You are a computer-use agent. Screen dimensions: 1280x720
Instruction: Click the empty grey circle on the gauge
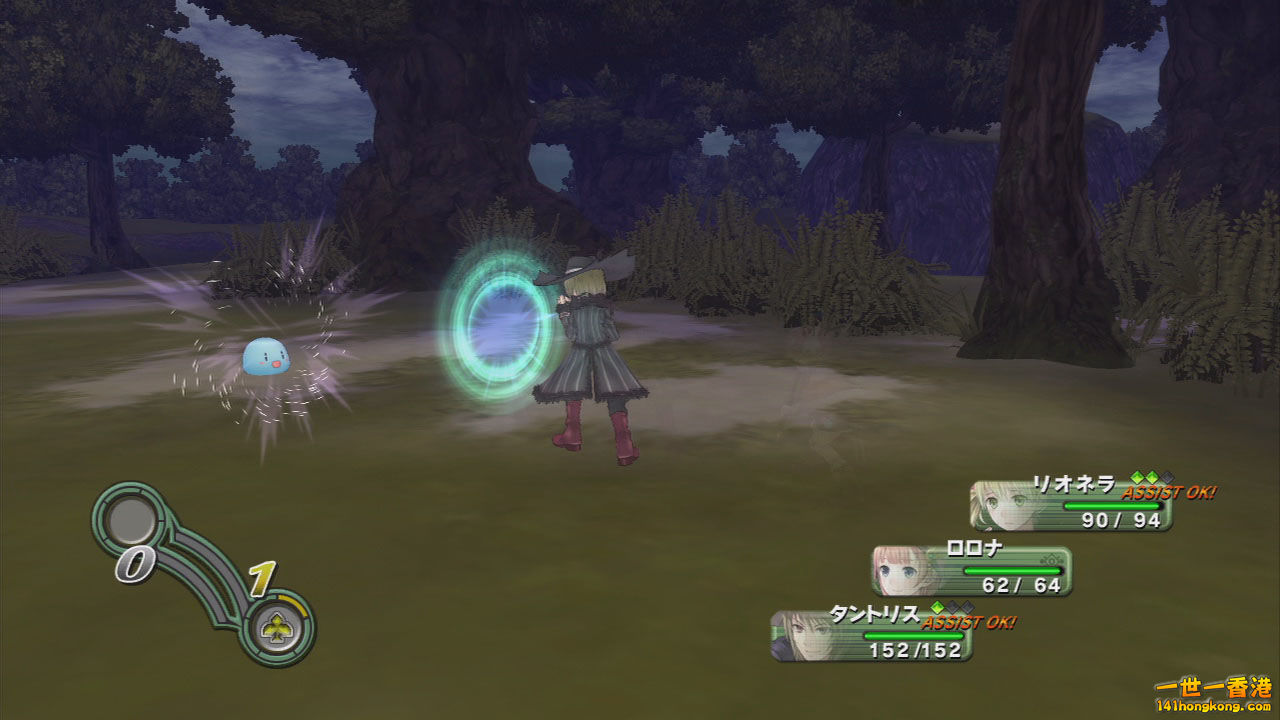(131, 520)
